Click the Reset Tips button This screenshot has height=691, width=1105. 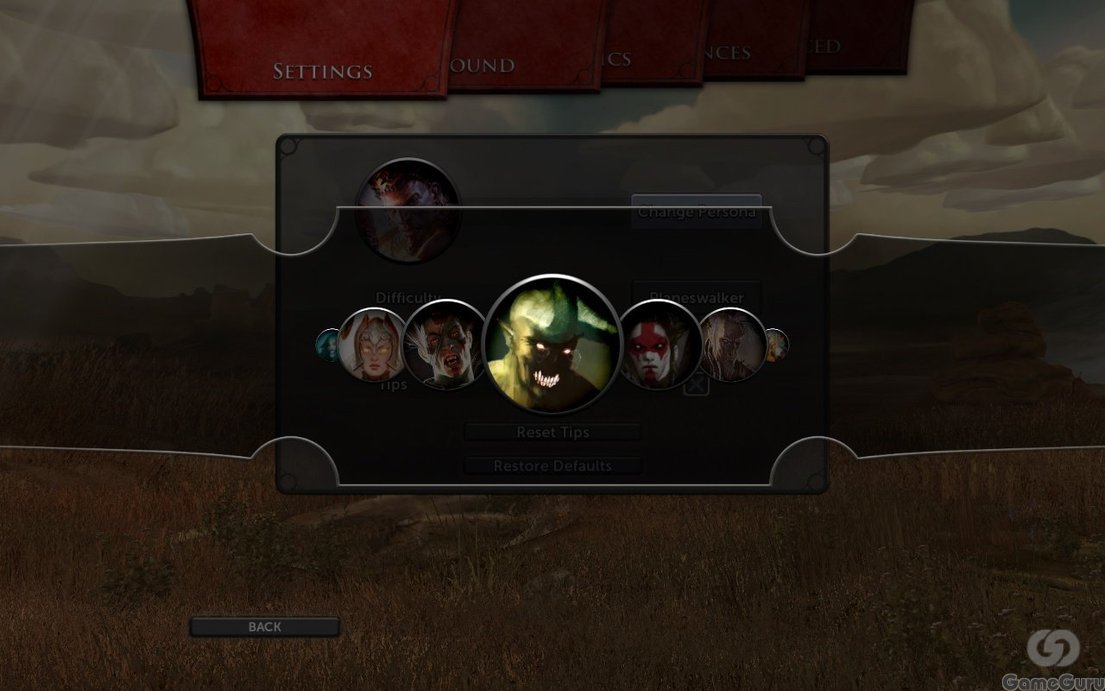point(552,433)
